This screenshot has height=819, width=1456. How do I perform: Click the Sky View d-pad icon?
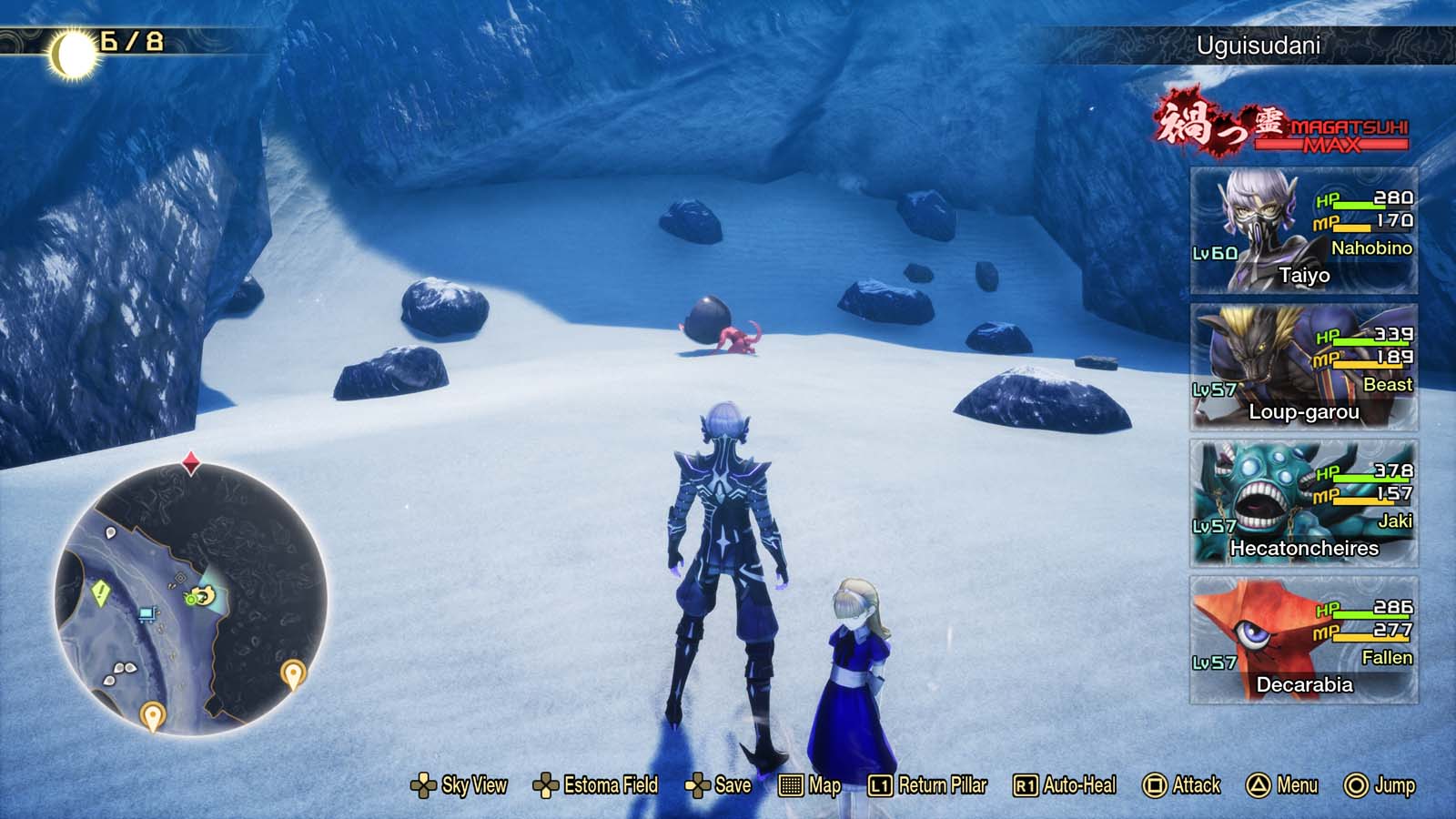424,784
